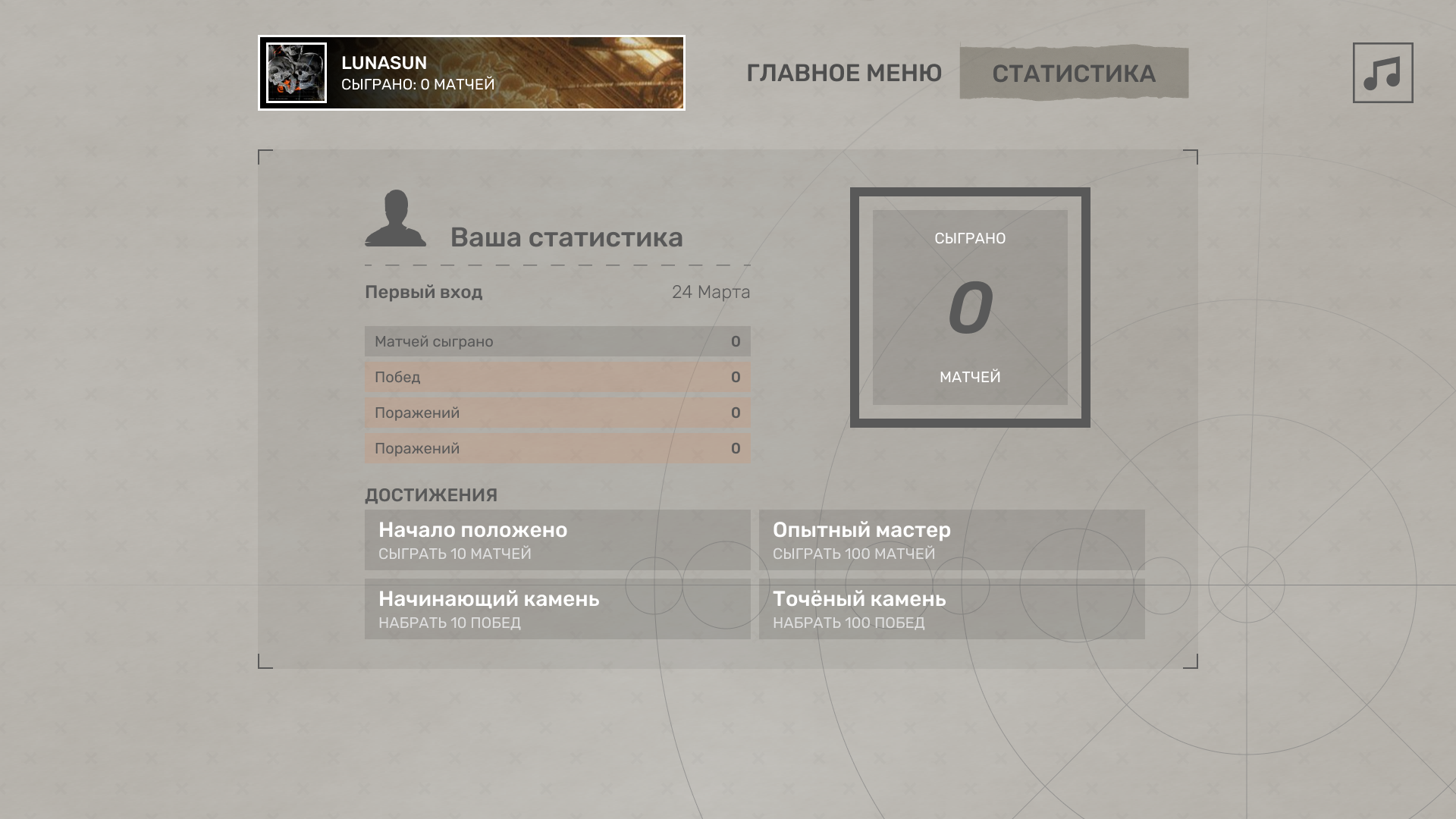Select the 24 Марта date text
Viewport: 1456px width, 819px height.
pos(711,292)
